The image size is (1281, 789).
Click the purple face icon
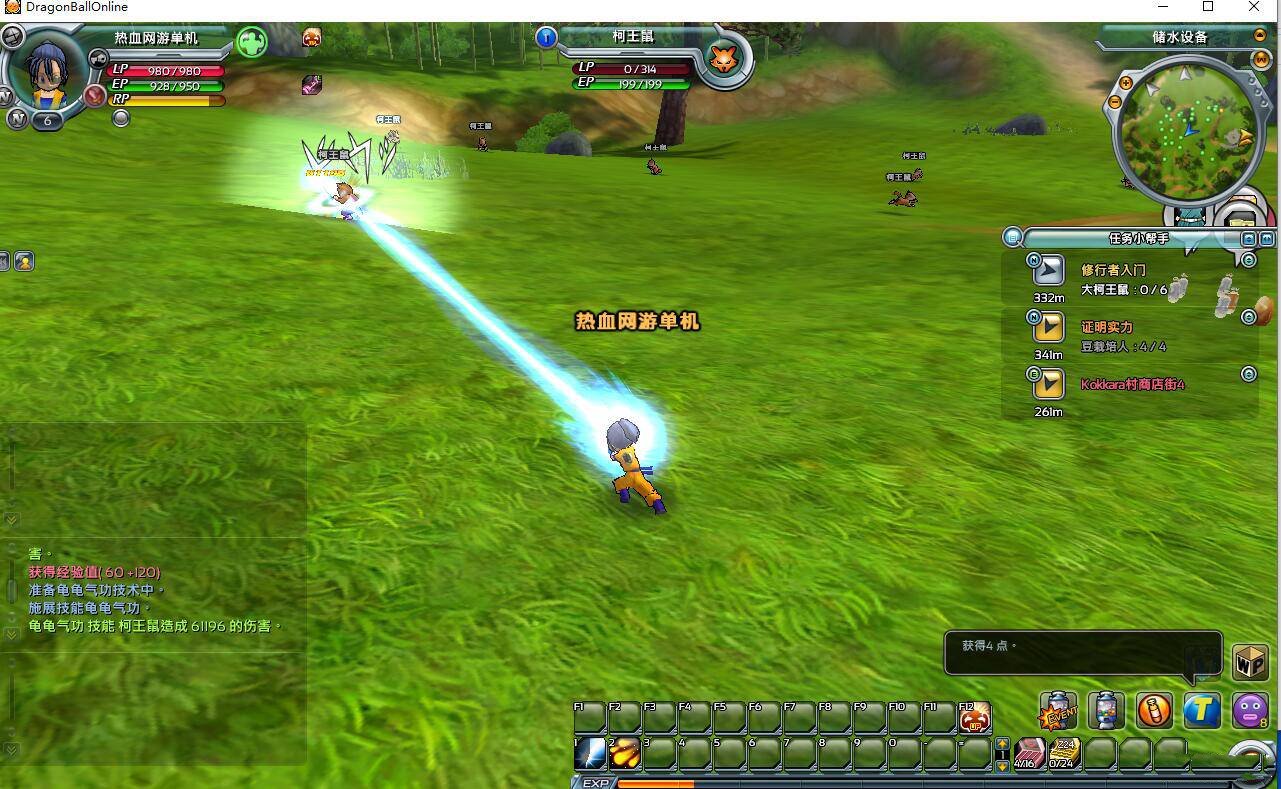1249,711
